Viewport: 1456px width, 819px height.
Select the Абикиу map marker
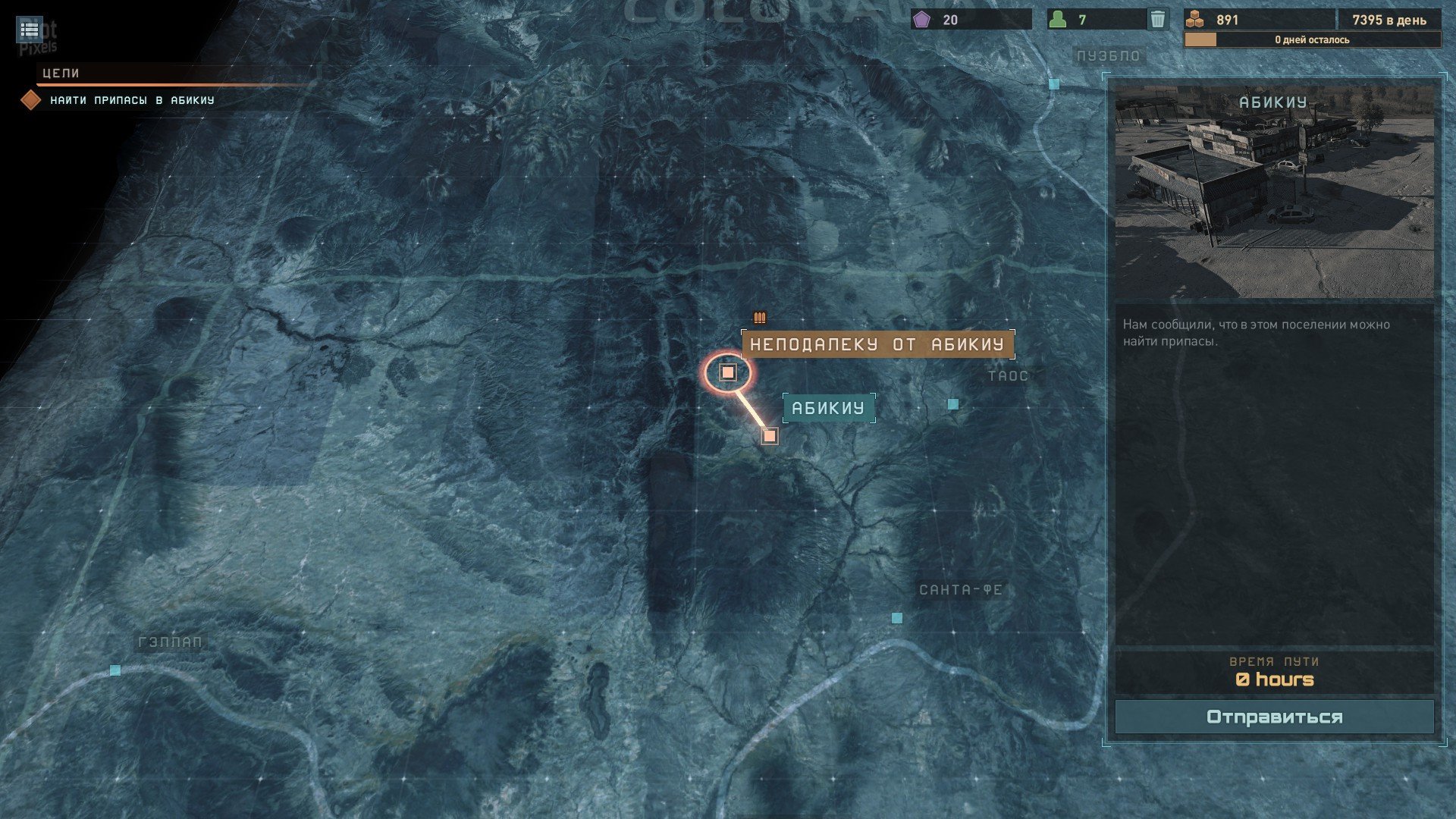point(770,436)
